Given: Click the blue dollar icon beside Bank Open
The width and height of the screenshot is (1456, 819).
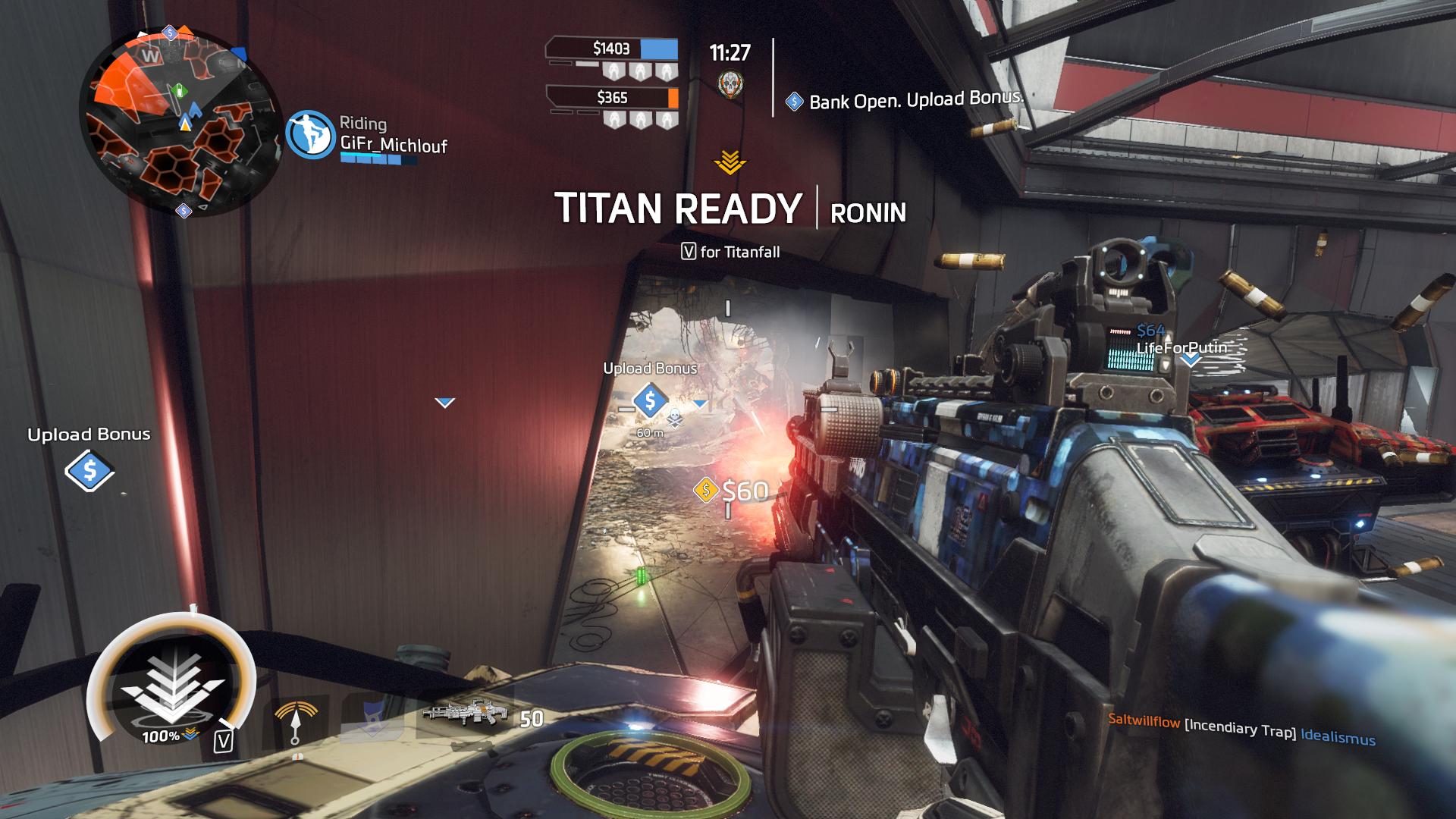Looking at the screenshot, I should tap(794, 102).
